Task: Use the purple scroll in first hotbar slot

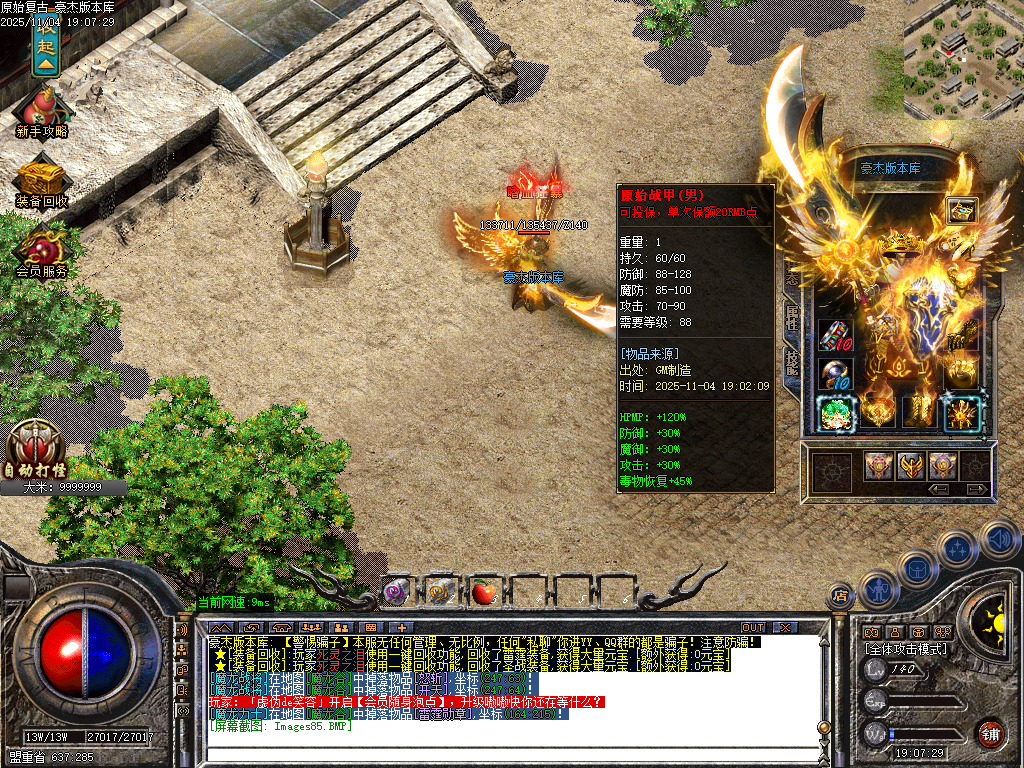Action: [396, 592]
